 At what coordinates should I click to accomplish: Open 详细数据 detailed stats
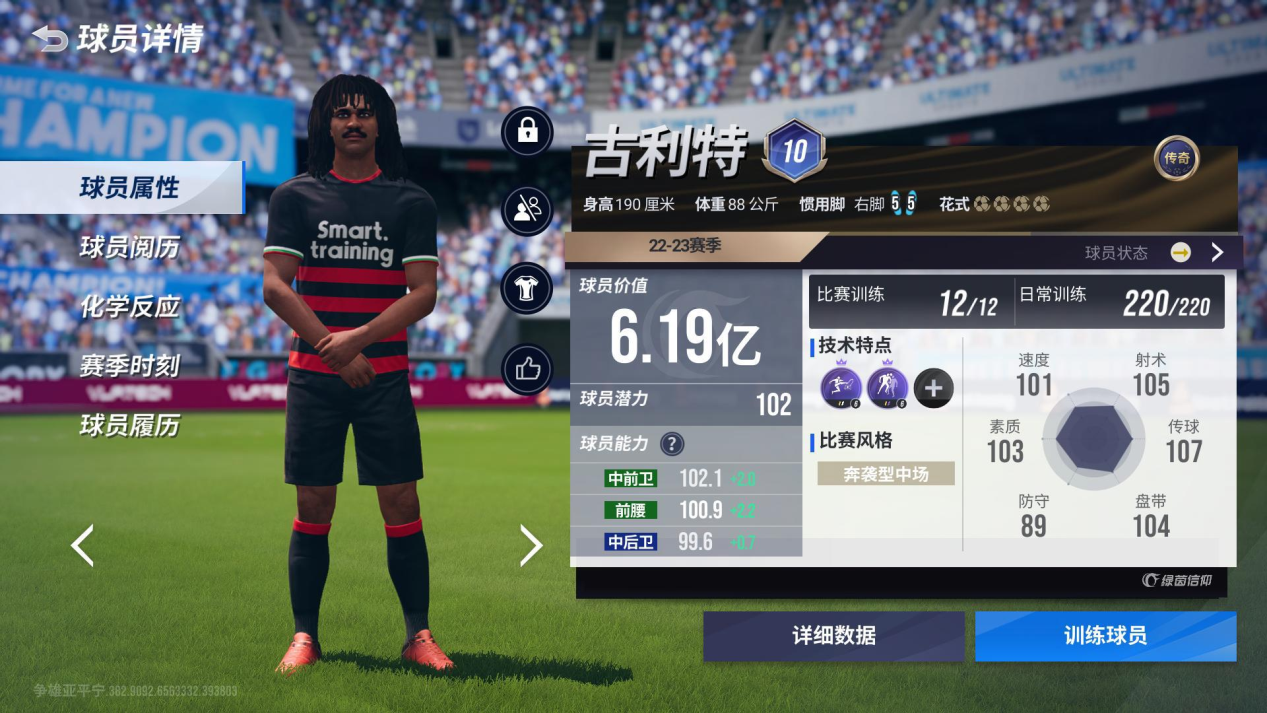click(x=833, y=636)
